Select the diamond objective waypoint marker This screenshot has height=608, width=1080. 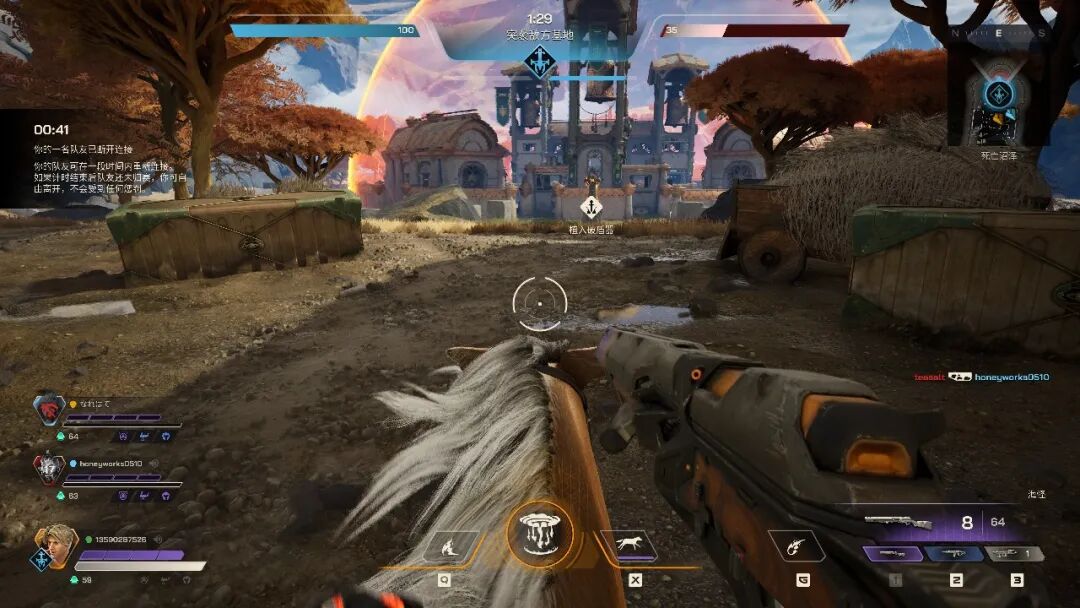[x=591, y=207]
